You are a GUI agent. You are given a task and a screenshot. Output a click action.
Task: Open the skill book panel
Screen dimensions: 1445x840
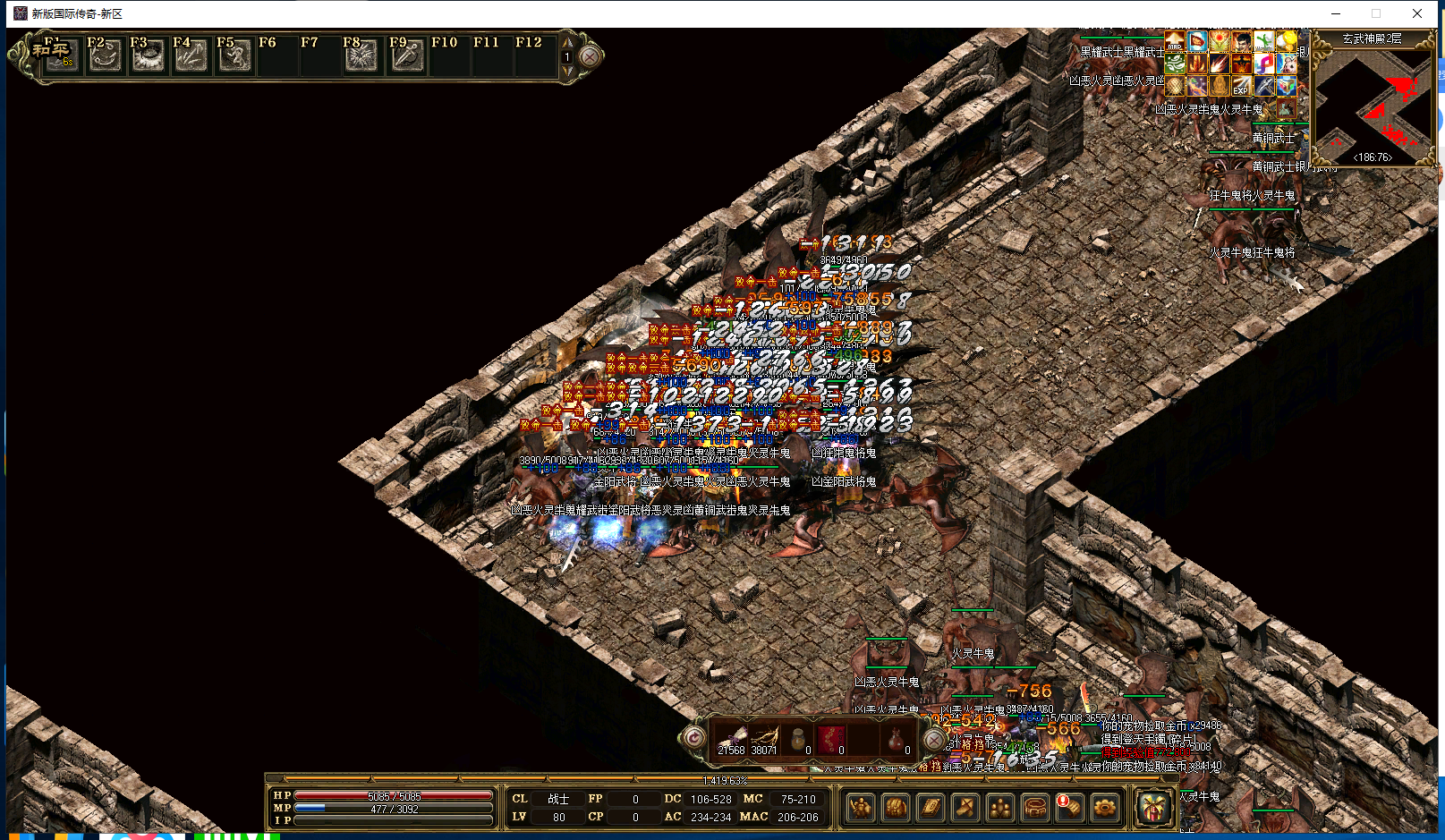click(x=931, y=808)
